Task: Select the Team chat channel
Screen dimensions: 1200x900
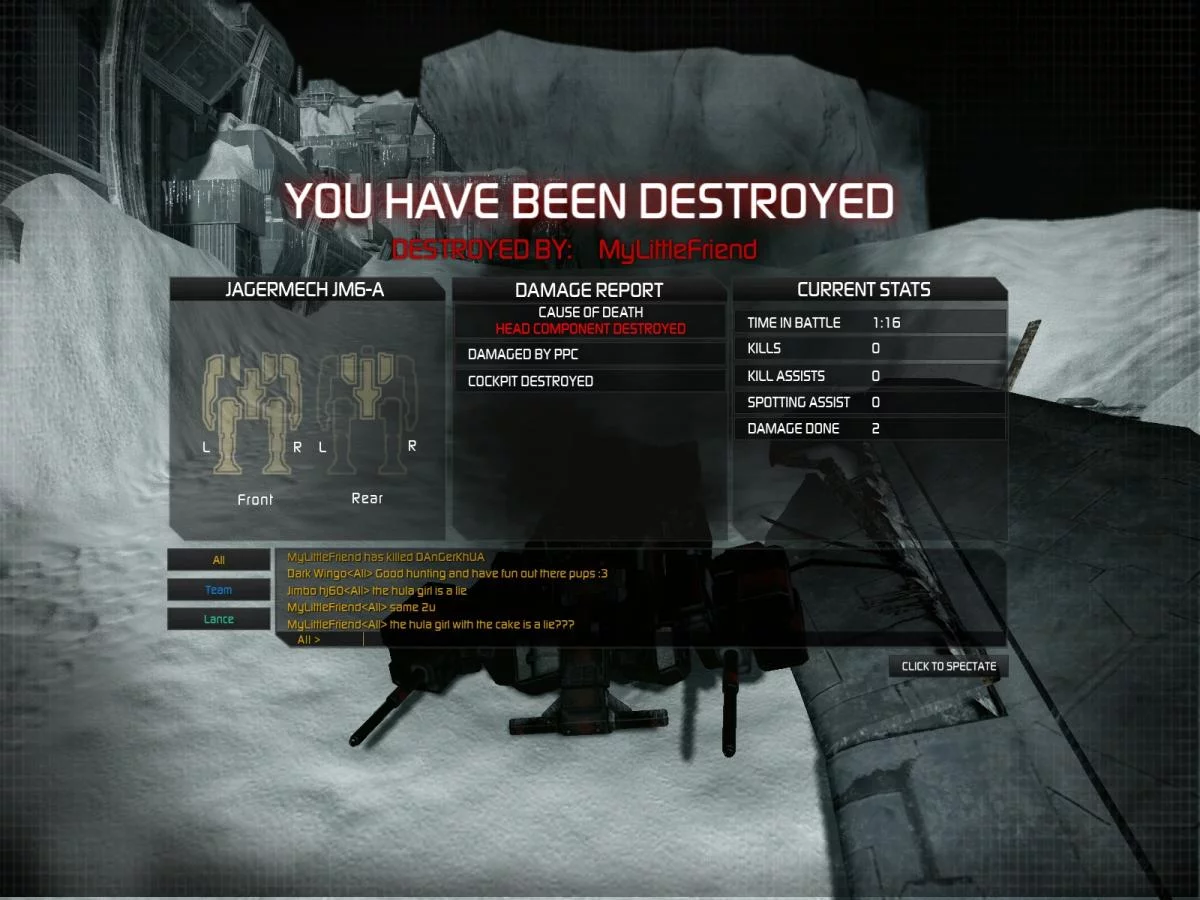Action: [x=218, y=590]
